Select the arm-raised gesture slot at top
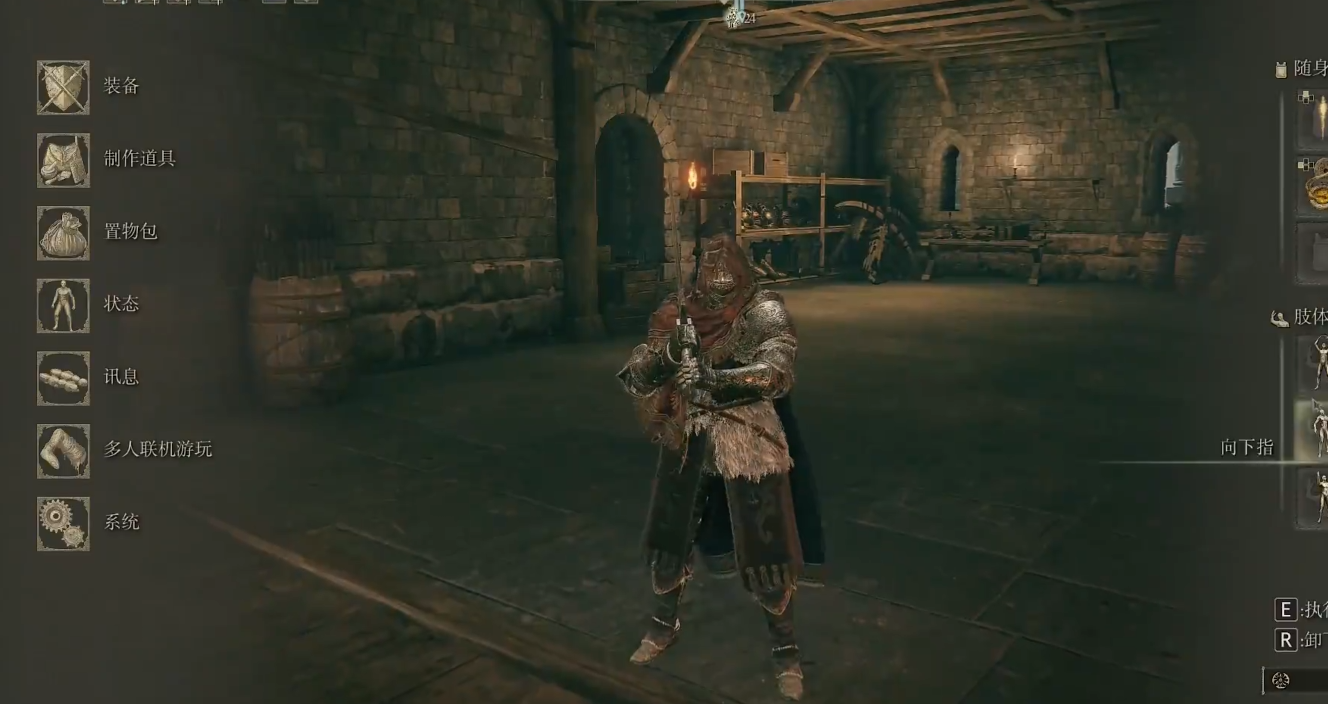This screenshot has height=704, width=1328. coord(1314,362)
